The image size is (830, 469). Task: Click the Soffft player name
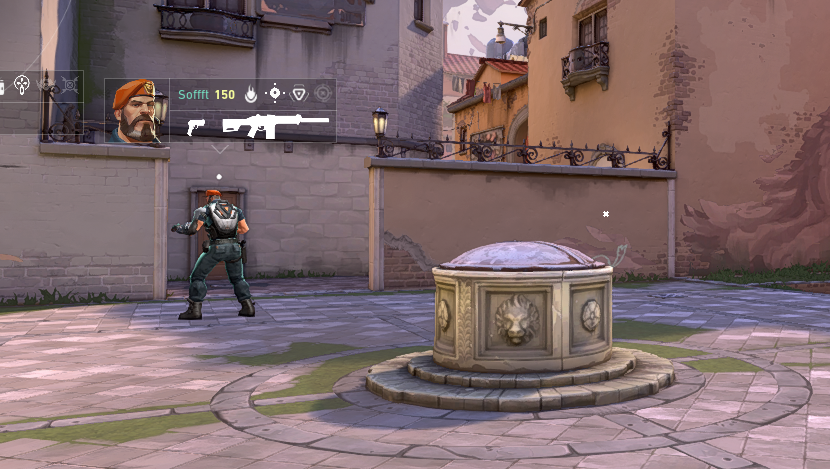194,95
